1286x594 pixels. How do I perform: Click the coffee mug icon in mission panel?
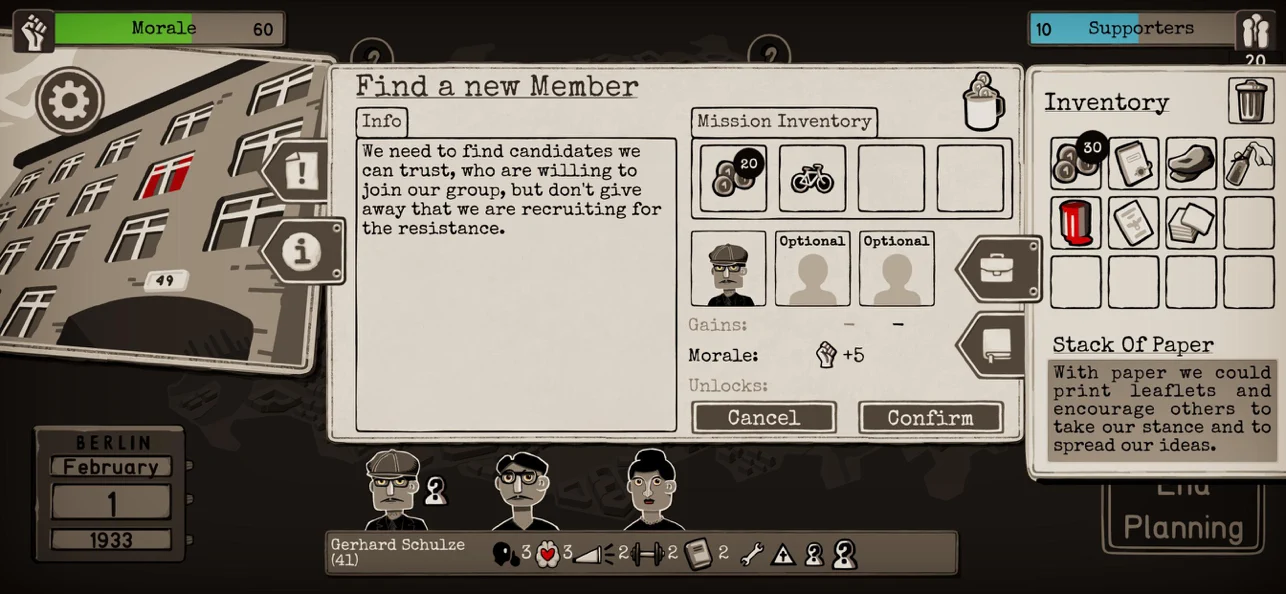[x=982, y=102]
